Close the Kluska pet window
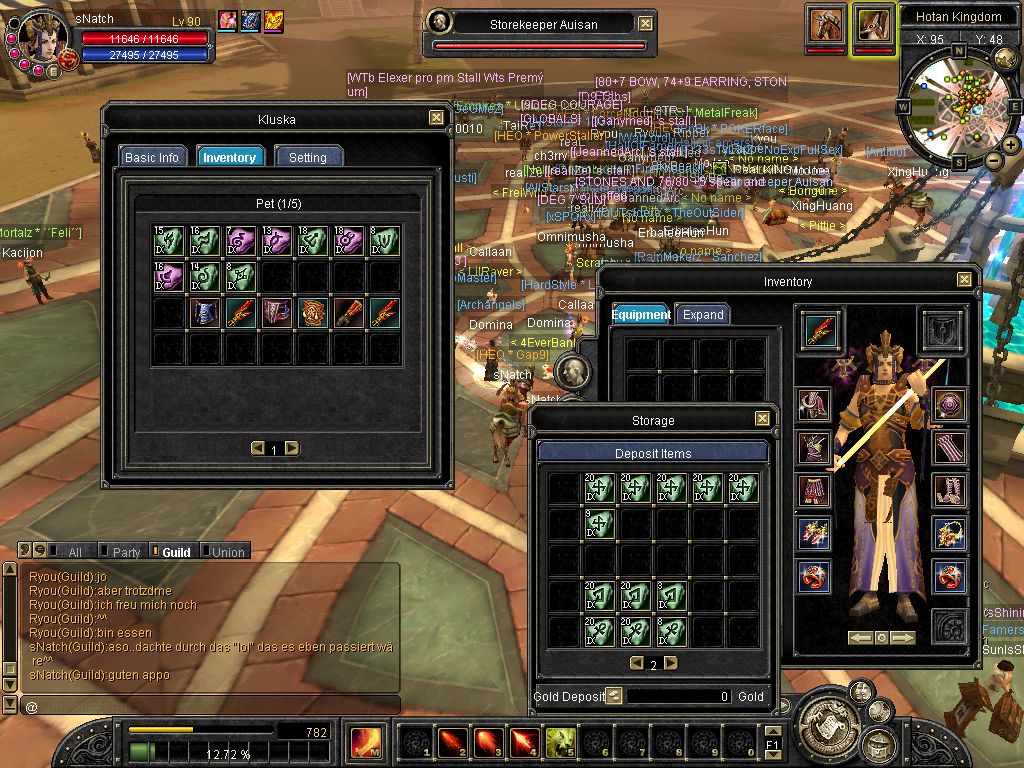Image resolution: width=1024 pixels, height=768 pixels. coord(436,118)
